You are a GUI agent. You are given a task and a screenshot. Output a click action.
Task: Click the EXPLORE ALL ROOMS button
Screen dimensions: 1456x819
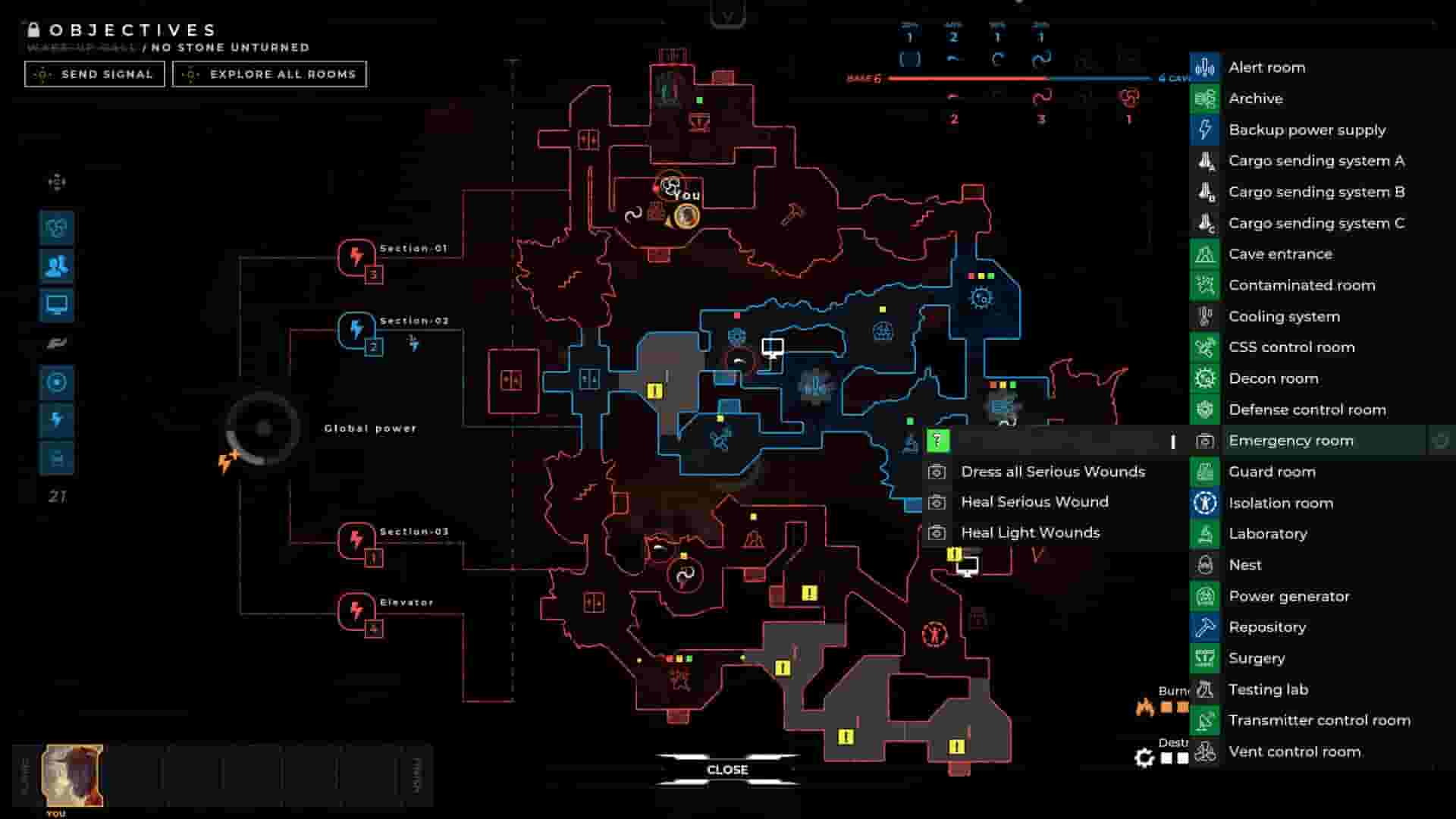[x=269, y=74]
